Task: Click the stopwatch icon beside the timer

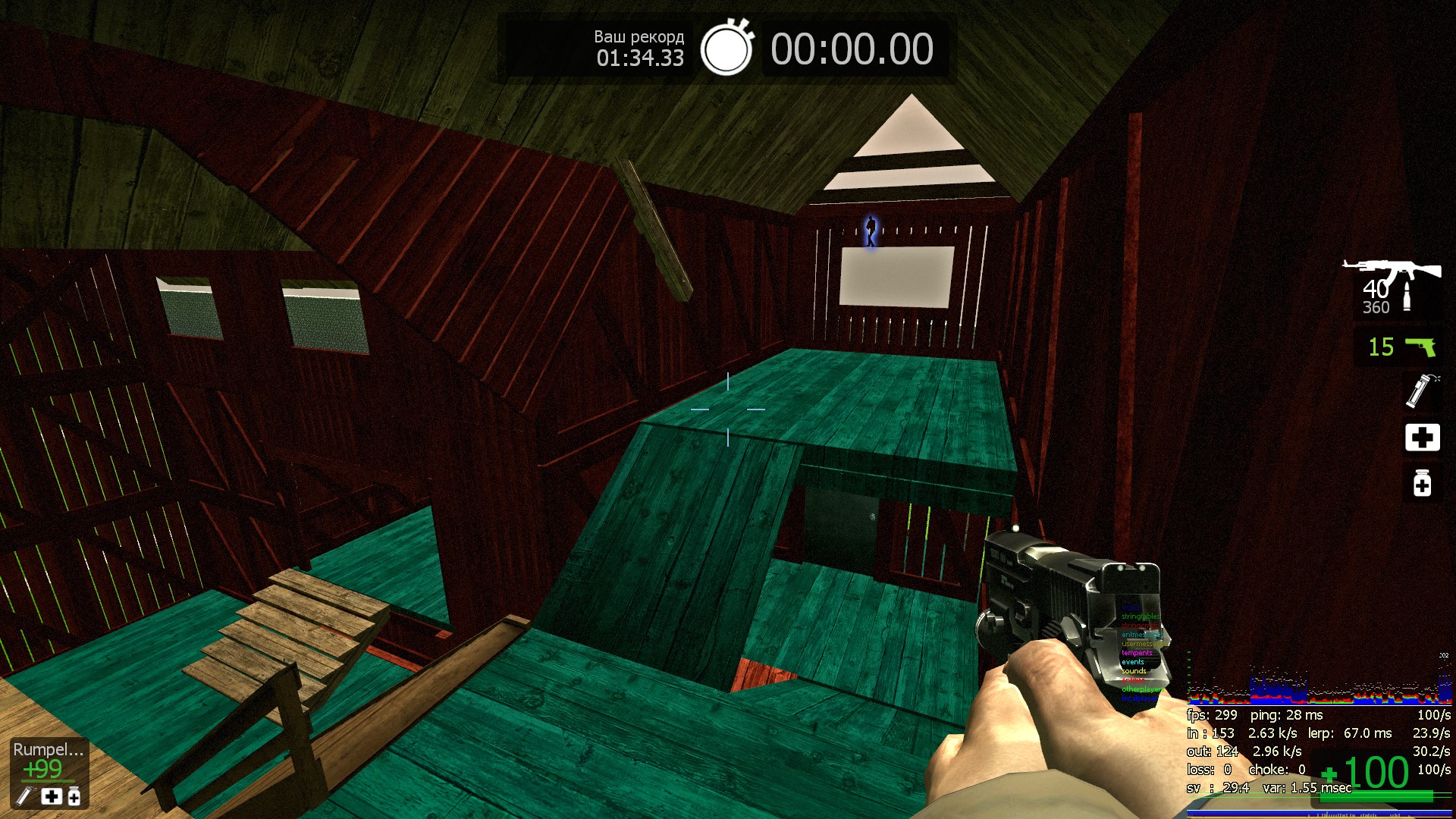Action: coord(726,49)
